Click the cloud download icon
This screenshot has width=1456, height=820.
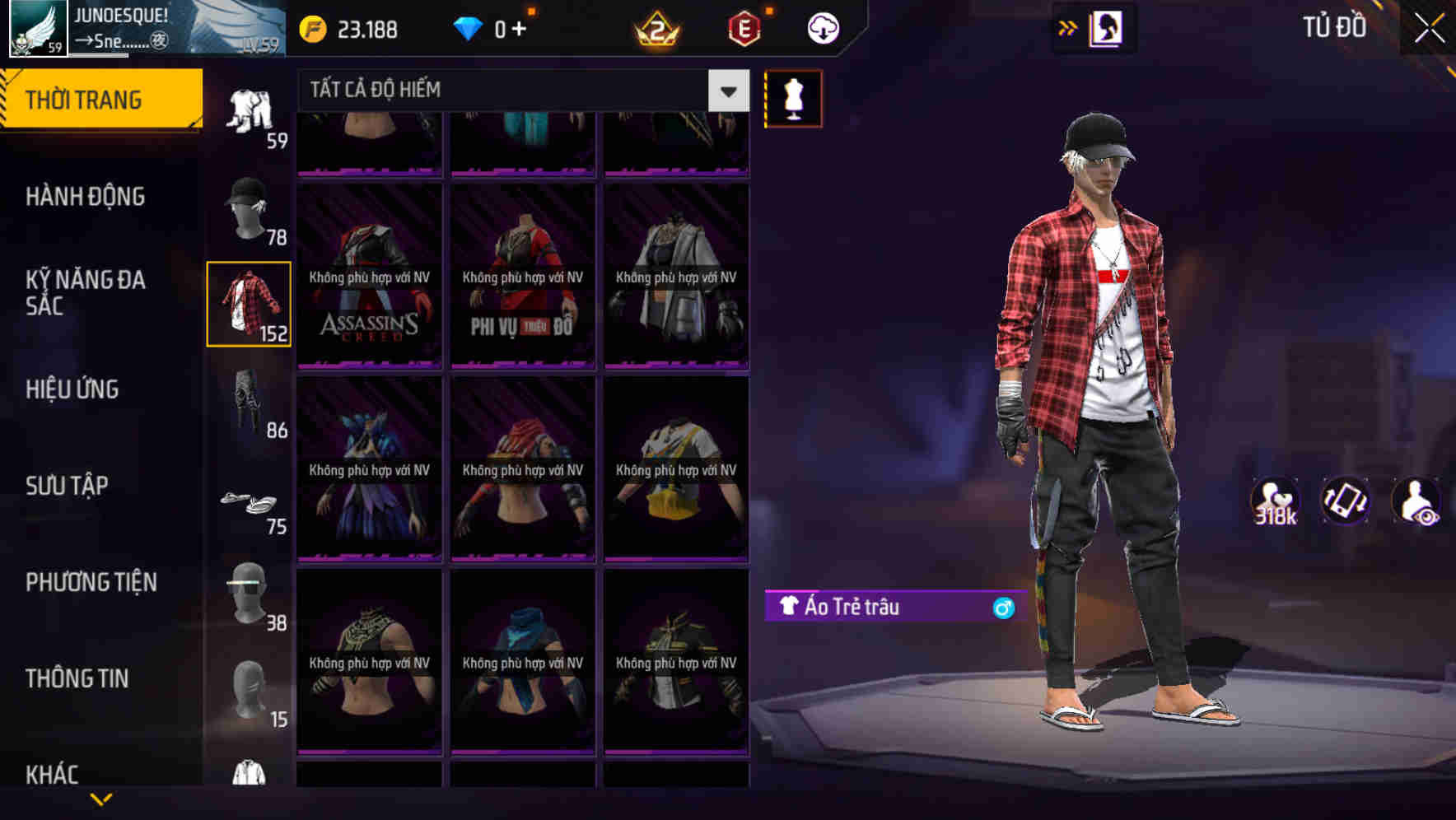pyautogui.click(x=822, y=27)
